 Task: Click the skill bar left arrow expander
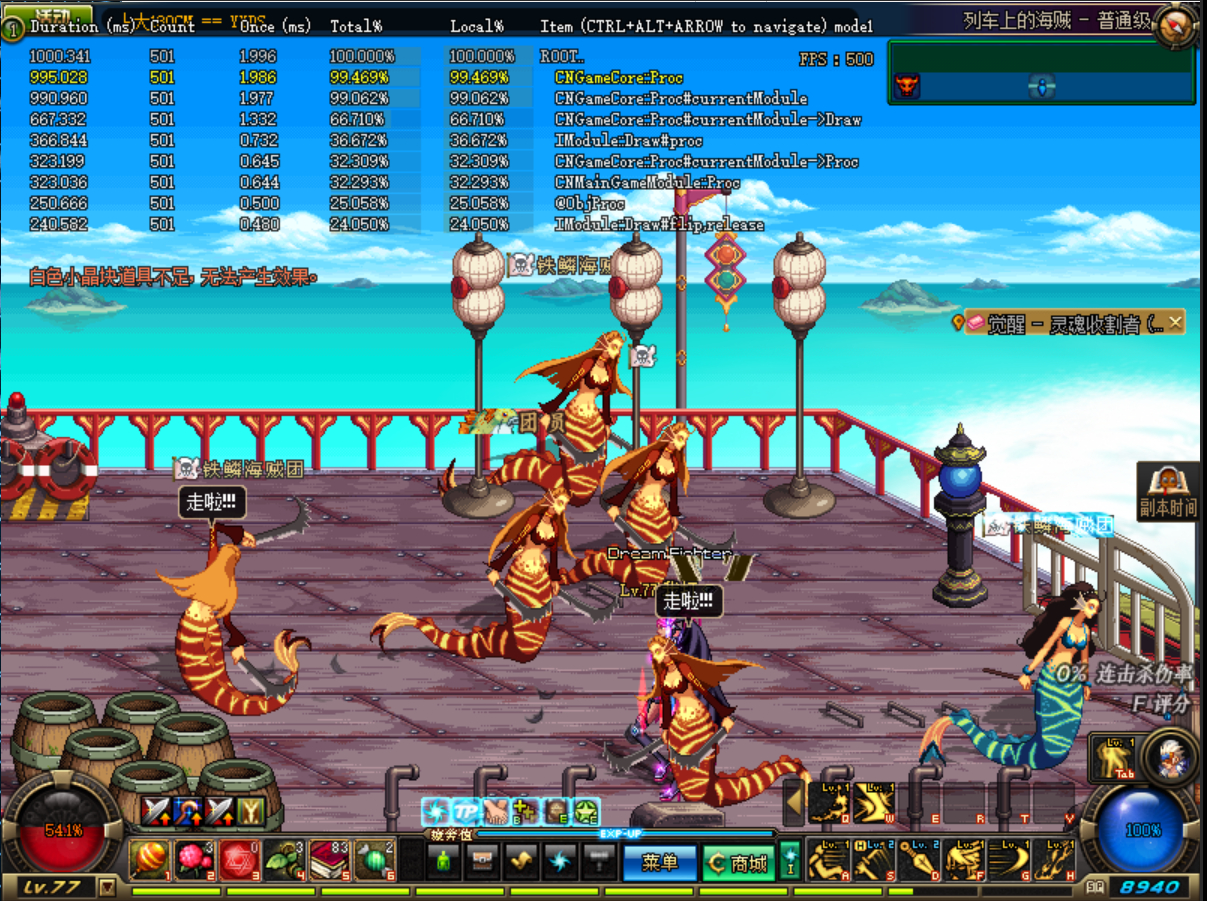click(x=794, y=802)
